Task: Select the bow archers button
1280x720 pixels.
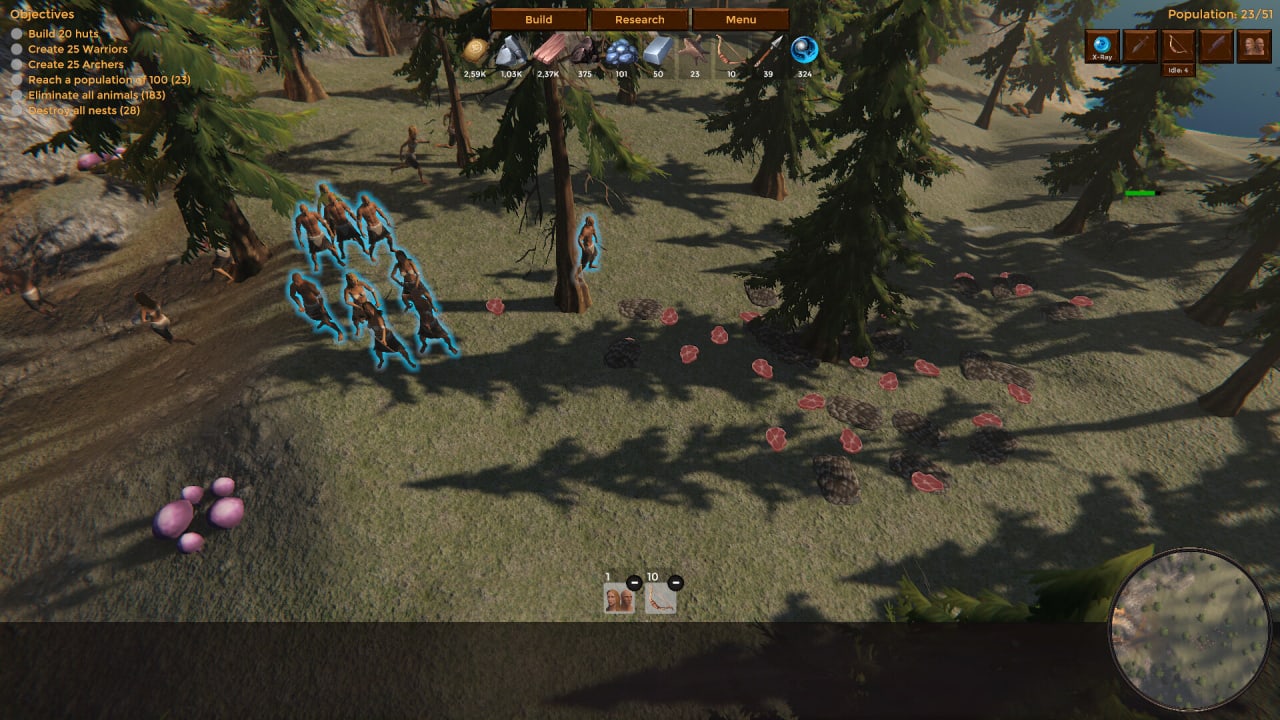Action: point(1178,46)
